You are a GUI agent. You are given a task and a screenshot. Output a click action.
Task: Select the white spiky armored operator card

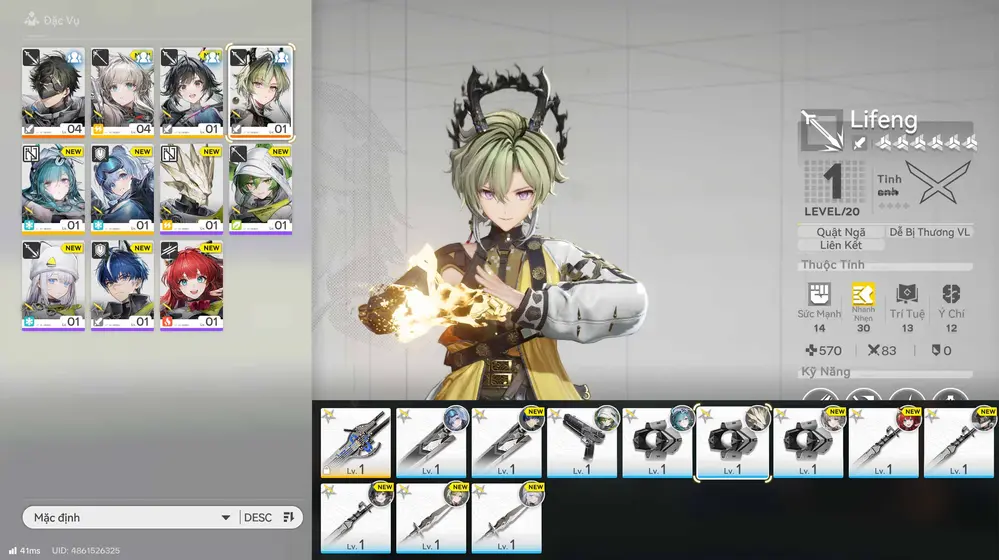click(x=191, y=188)
